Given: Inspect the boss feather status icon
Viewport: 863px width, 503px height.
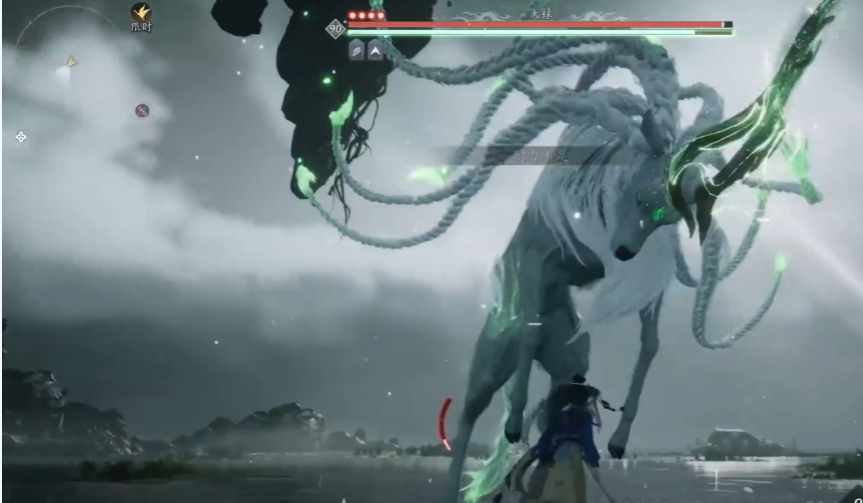Looking at the screenshot, I should (357, 49).
